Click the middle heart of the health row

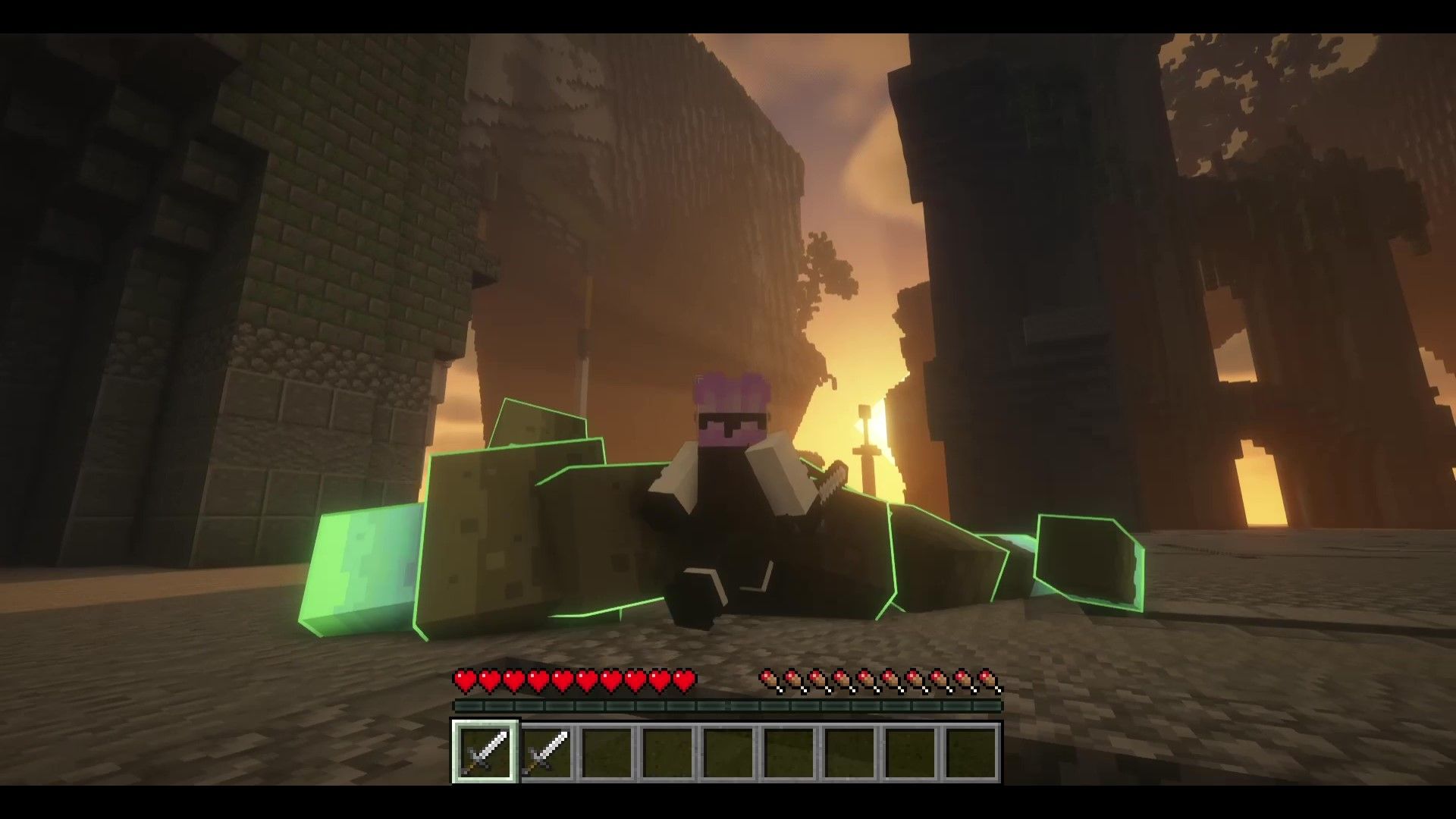573,681
